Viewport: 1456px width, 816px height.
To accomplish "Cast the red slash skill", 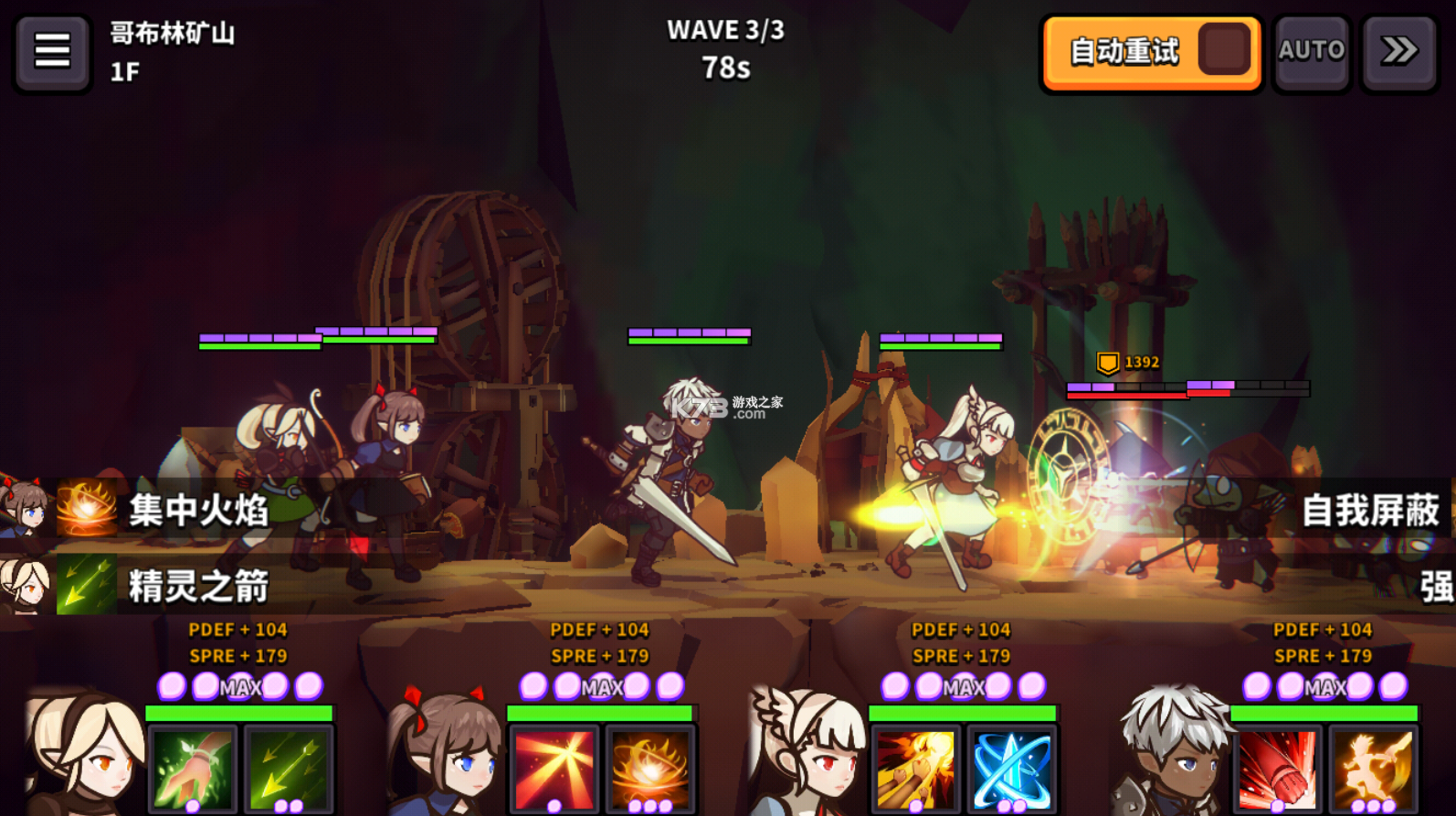I will click(x=554, y=768).
